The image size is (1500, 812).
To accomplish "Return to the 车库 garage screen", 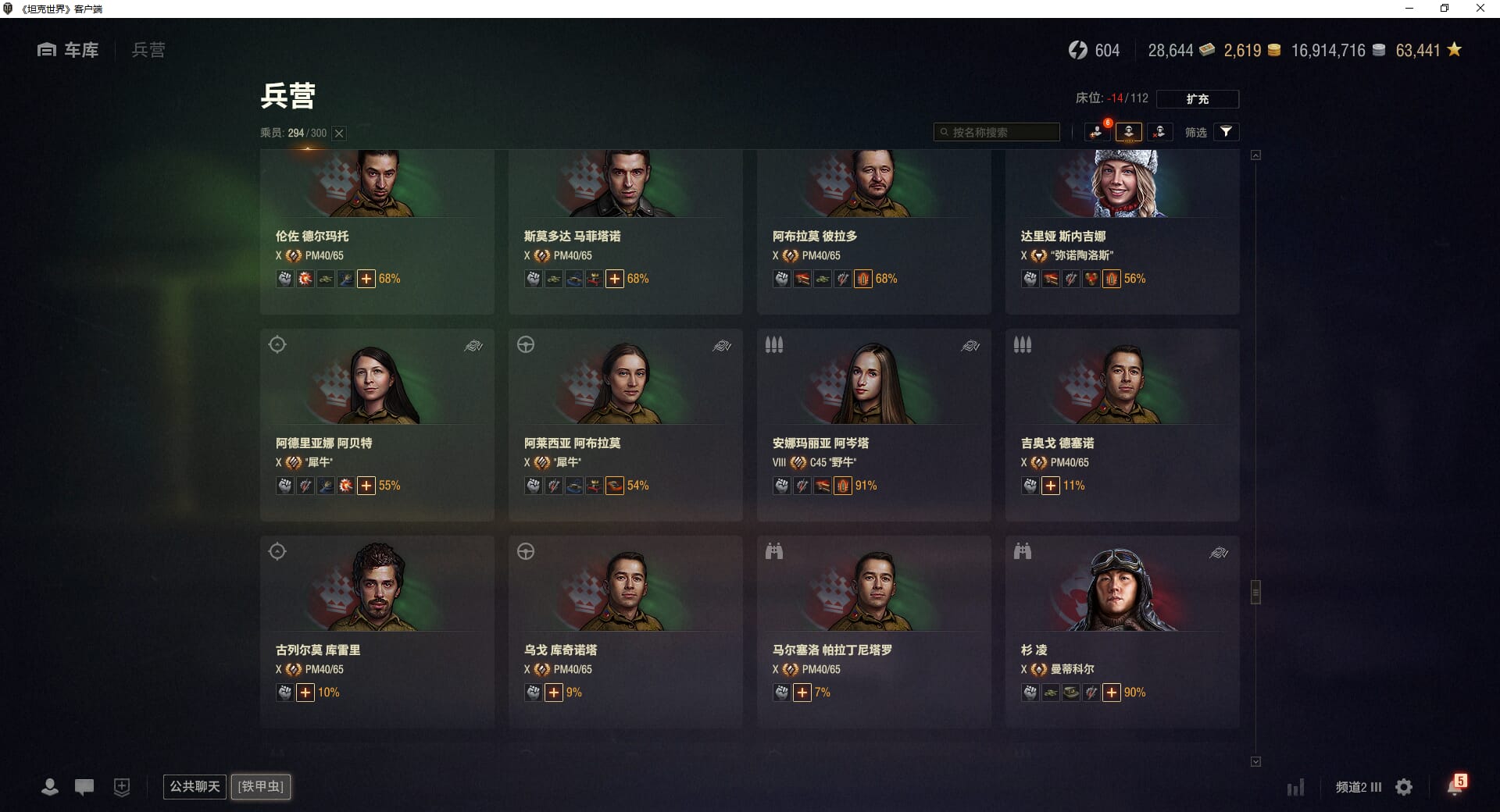I will 69,50.
